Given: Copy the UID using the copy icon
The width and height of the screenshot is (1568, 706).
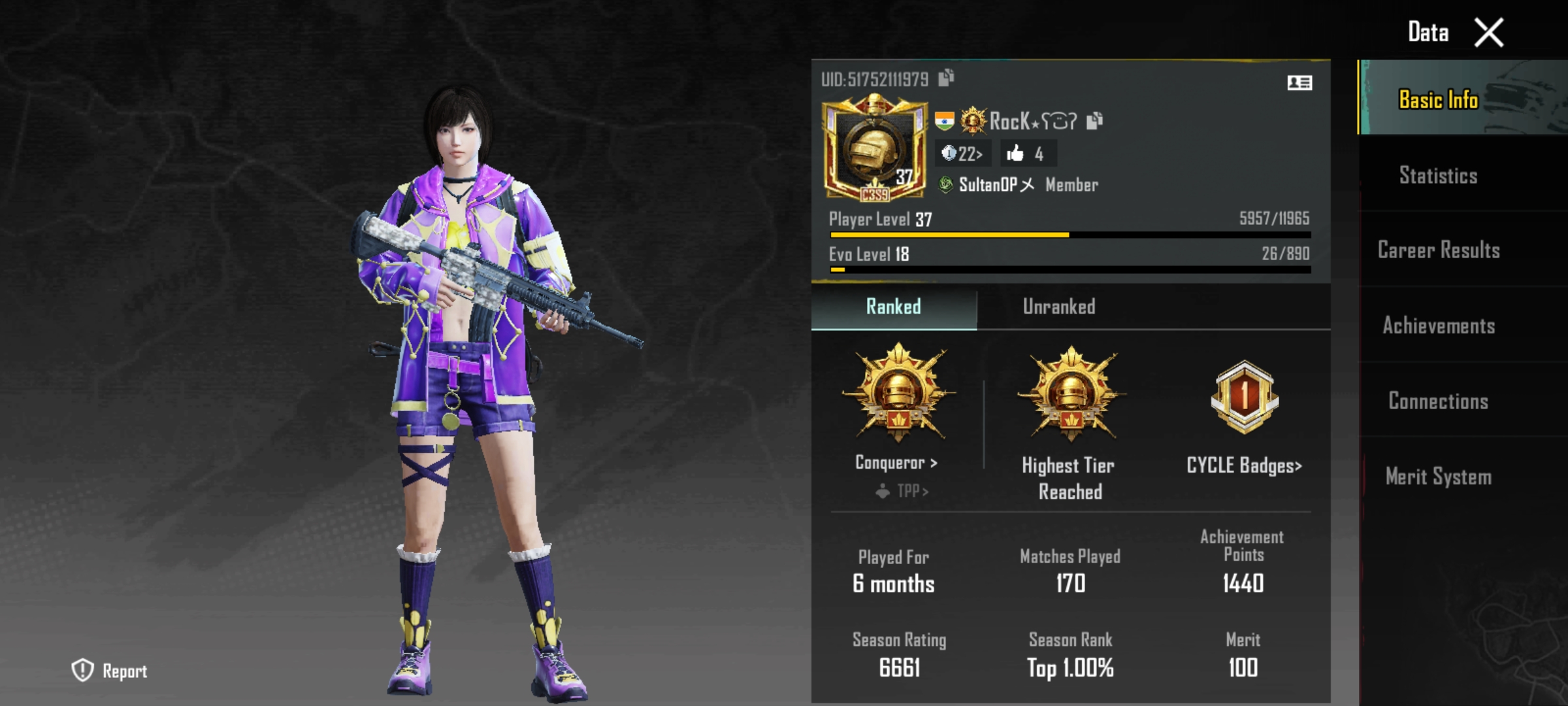Looking at the screenshot, I should [945, 77].
